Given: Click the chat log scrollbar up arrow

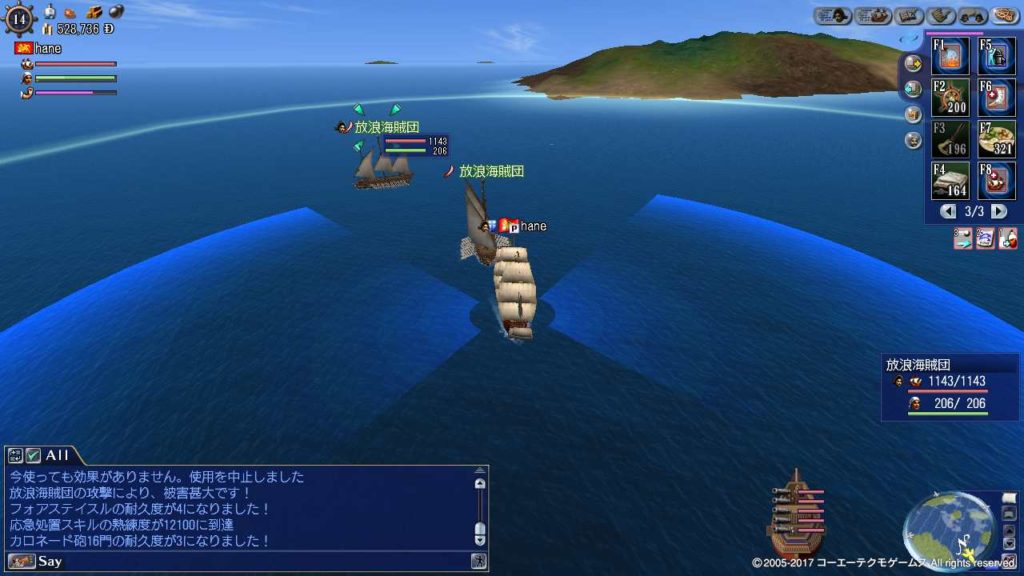Looking at the screenshot, I should tap(480, 483).
